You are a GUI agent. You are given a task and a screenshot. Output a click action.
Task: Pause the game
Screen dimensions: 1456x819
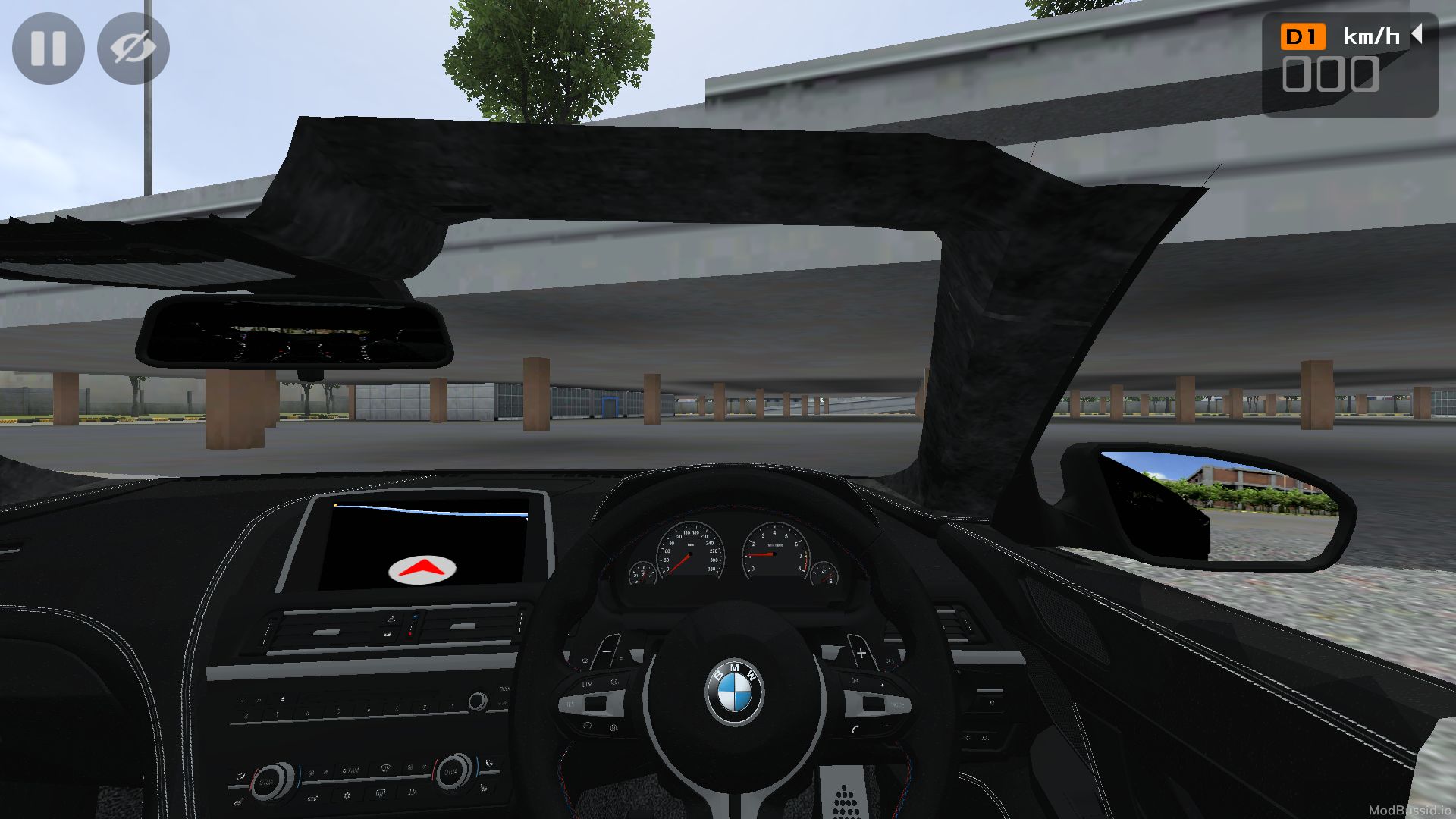(48, 48)
